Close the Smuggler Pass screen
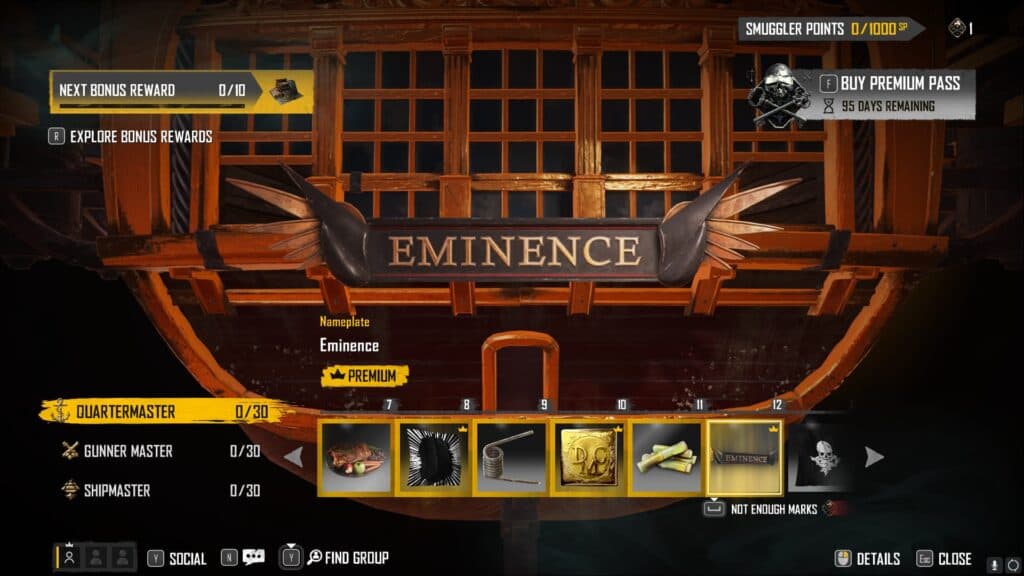The image size is (1024, 576). (944, 559)
